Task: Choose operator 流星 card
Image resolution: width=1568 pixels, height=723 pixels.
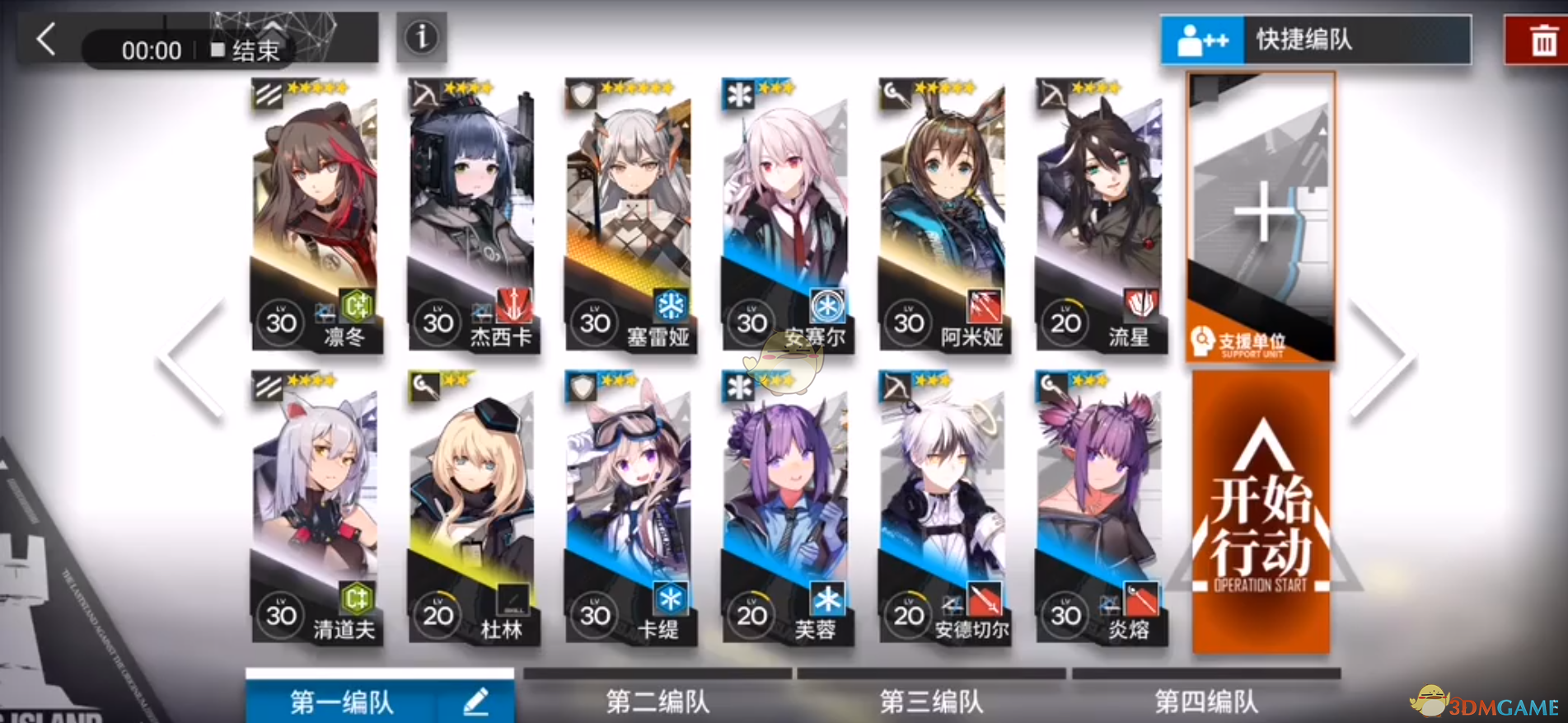Action: [1099, 214]
